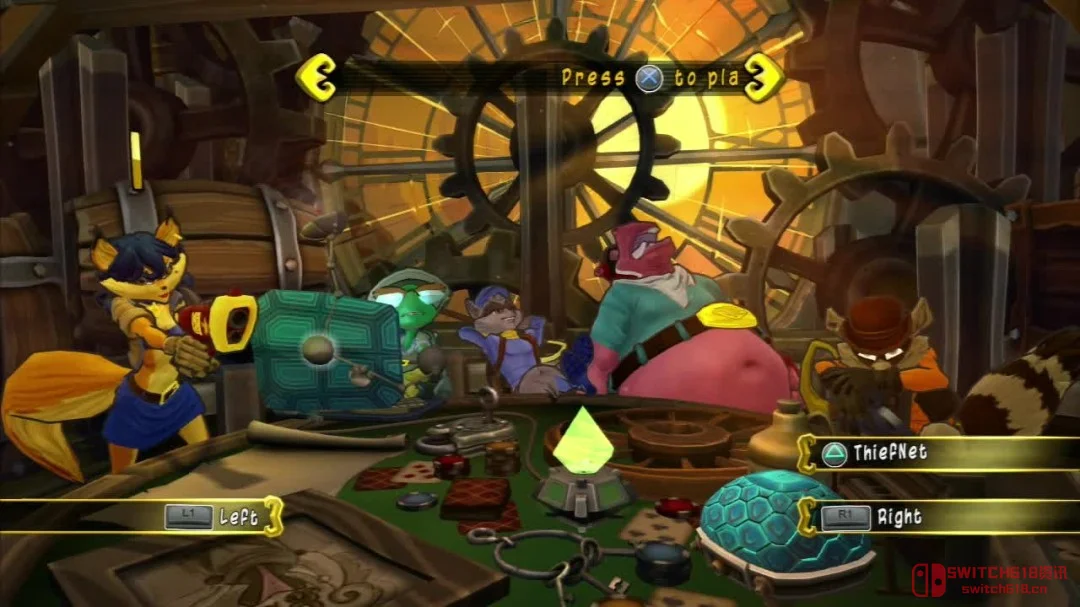Choose the Right rotation label
Image resolution: width=1080 pixels, height=607 pixels.
click(898, 518)
